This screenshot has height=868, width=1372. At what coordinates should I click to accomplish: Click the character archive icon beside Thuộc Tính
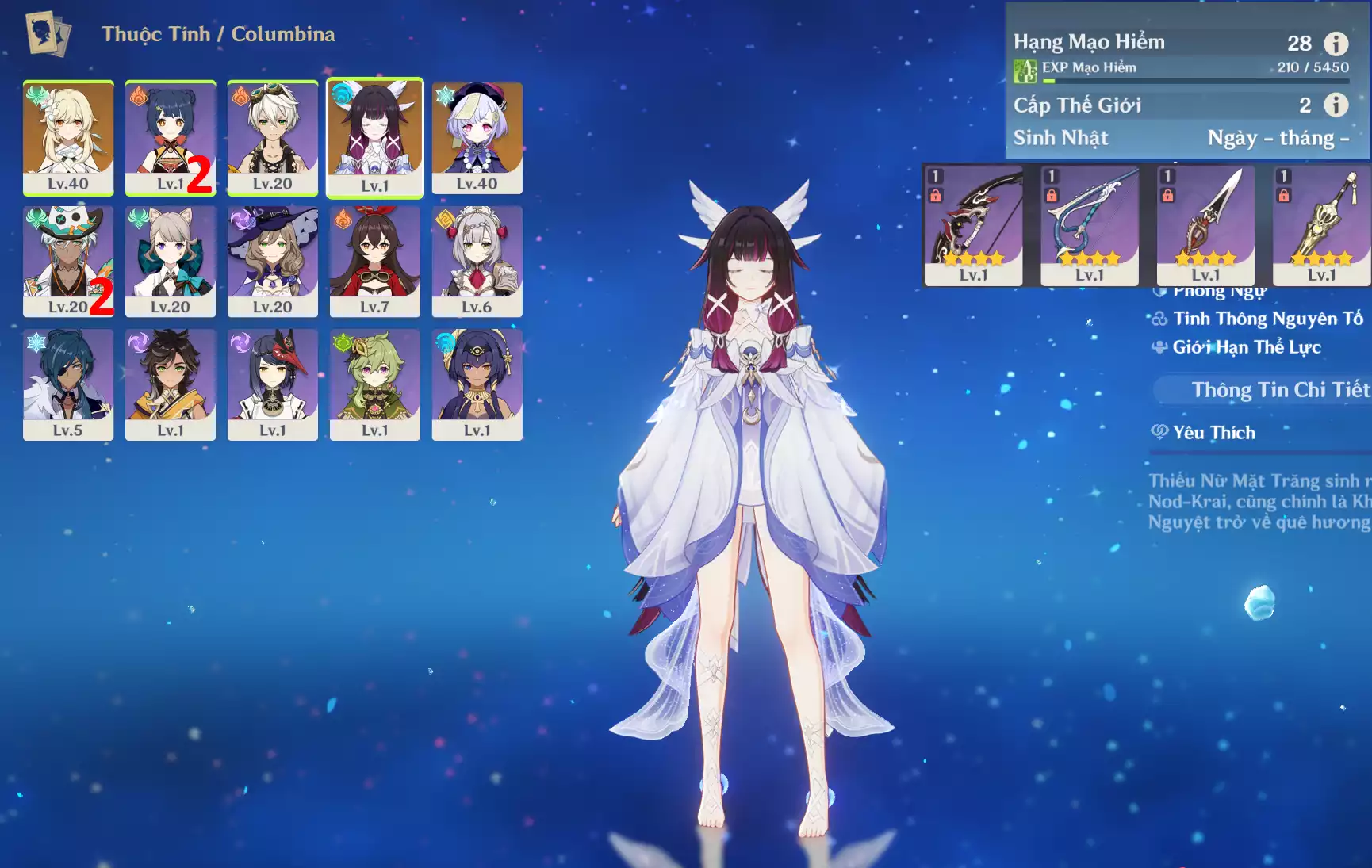pyautogui.click(x=48, y=34)
